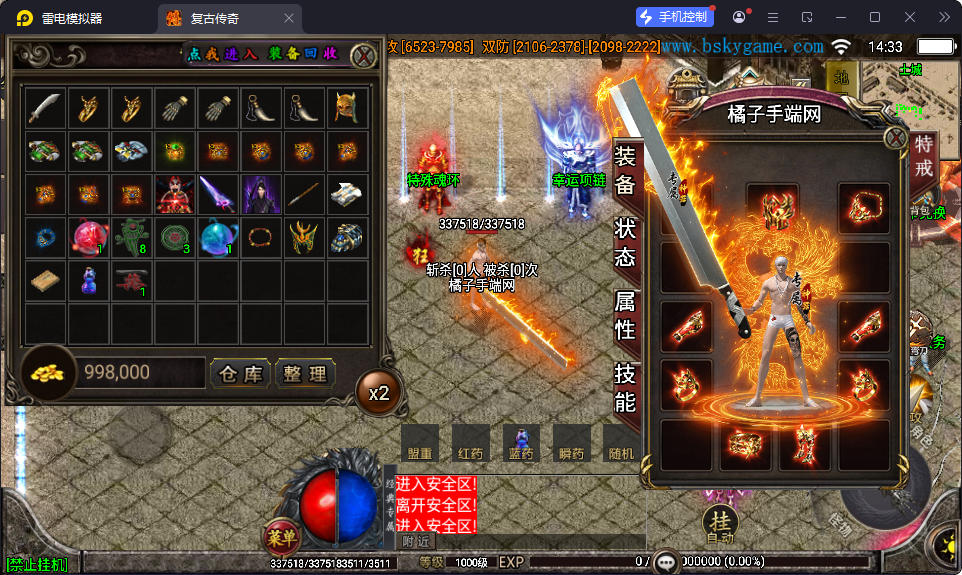Select the curved sword in the bag

click(x=45, y=108)
